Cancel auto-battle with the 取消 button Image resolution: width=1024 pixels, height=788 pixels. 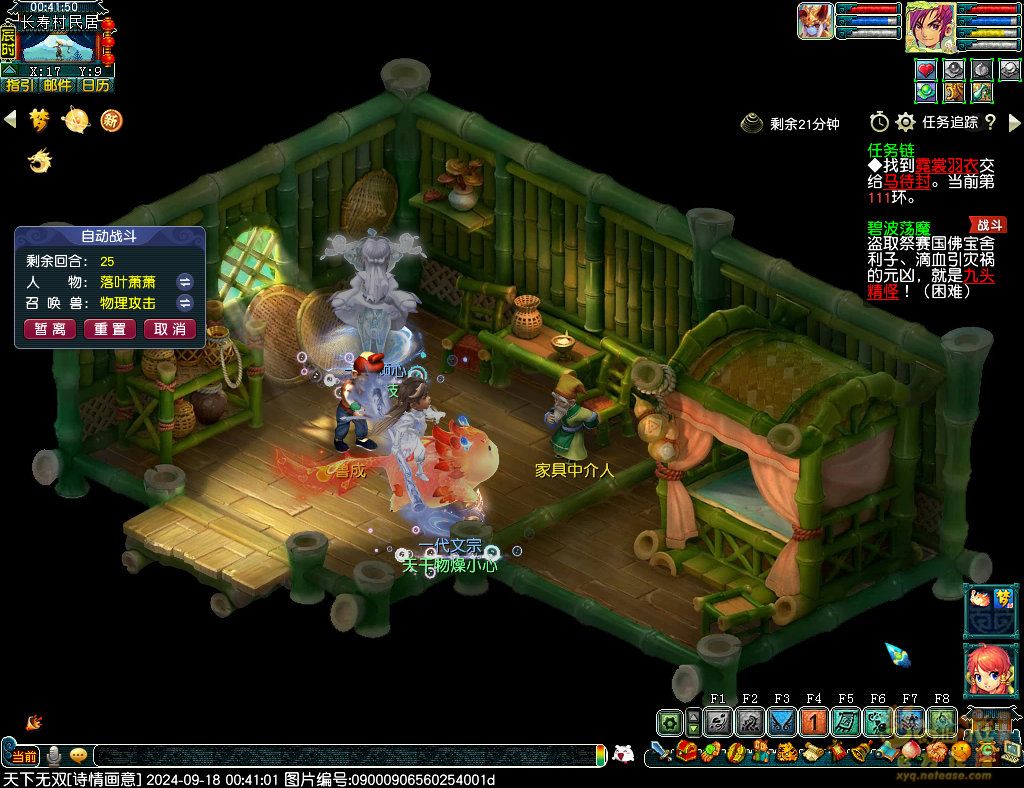coord(170,329)
